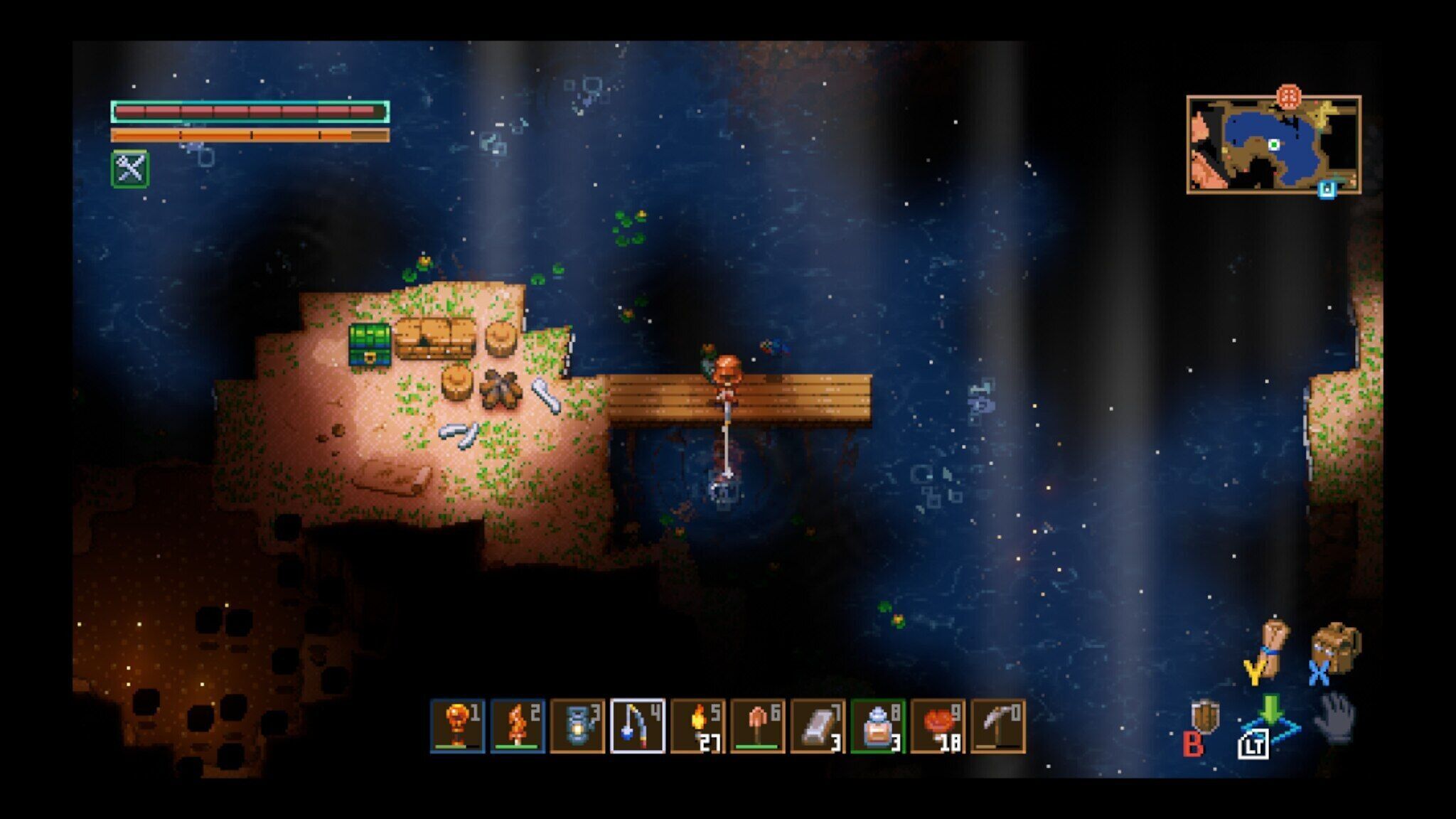Click the wooden shield icon
Viewport: 1456px width, 819px height.
click(x=1206, y=717)
